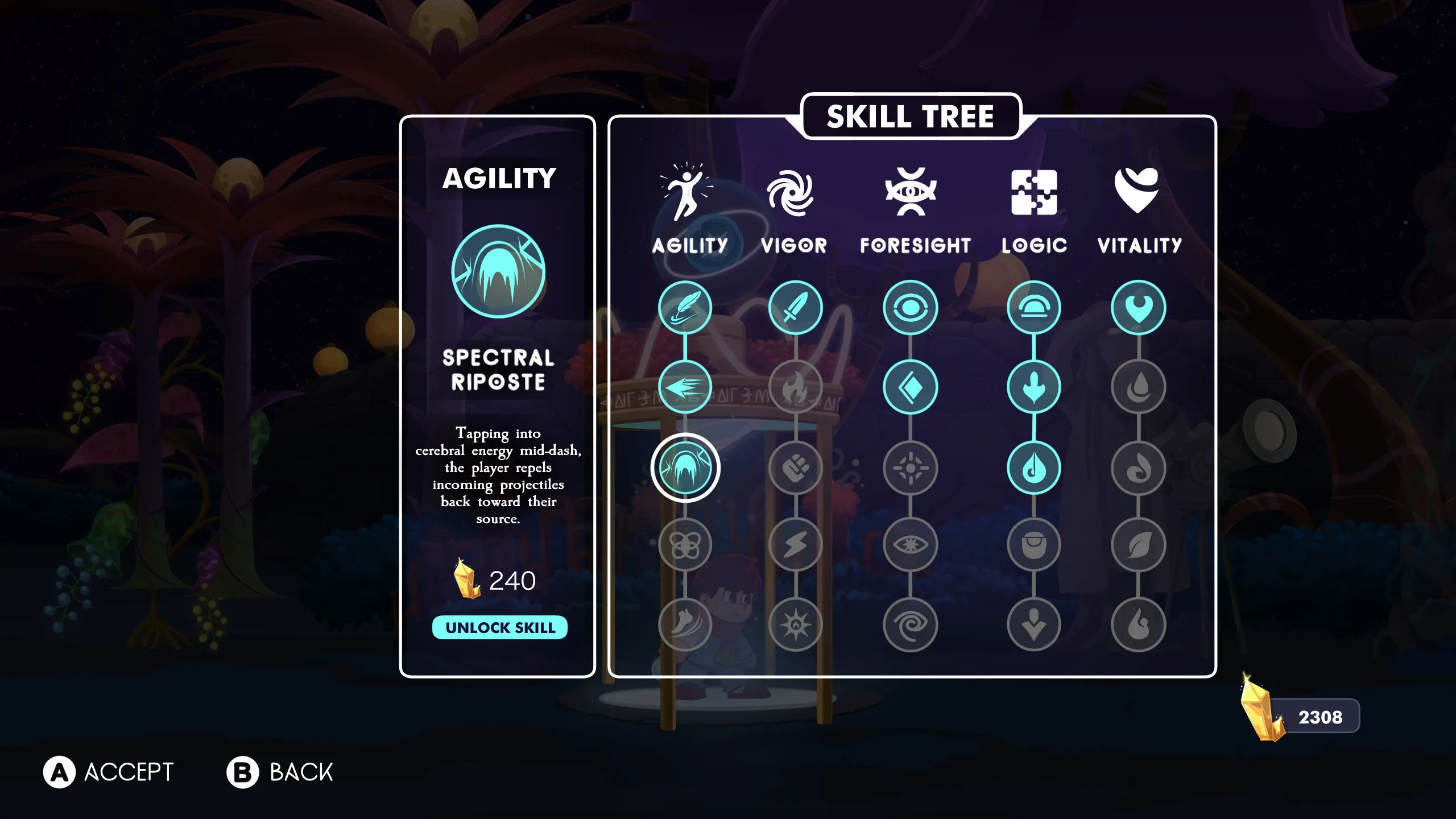Image resolution: width=1456 pixels, height=819 pixels.
Task: Select the lightning bolt Vigor skill
Action: (795, 545)
